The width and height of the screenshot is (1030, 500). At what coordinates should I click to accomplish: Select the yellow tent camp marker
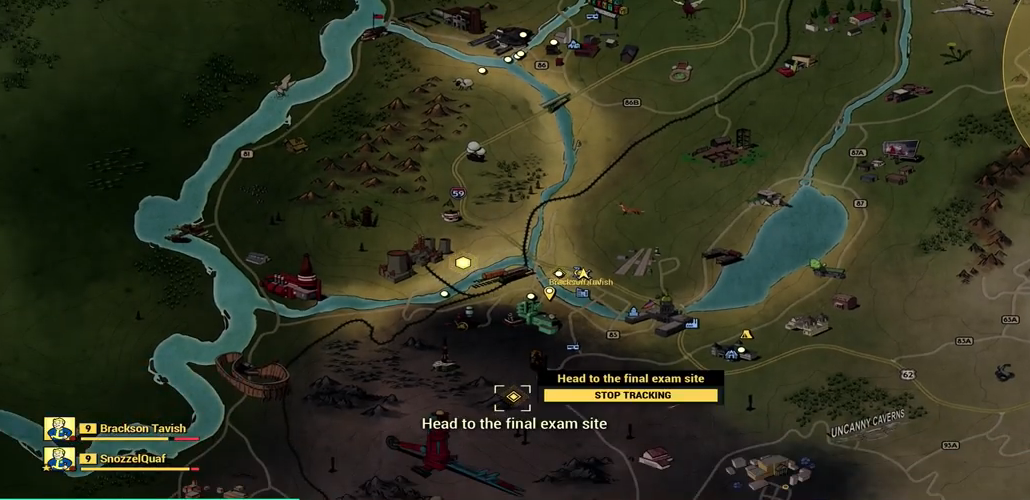pyautogui.click(x=745, y=335)
